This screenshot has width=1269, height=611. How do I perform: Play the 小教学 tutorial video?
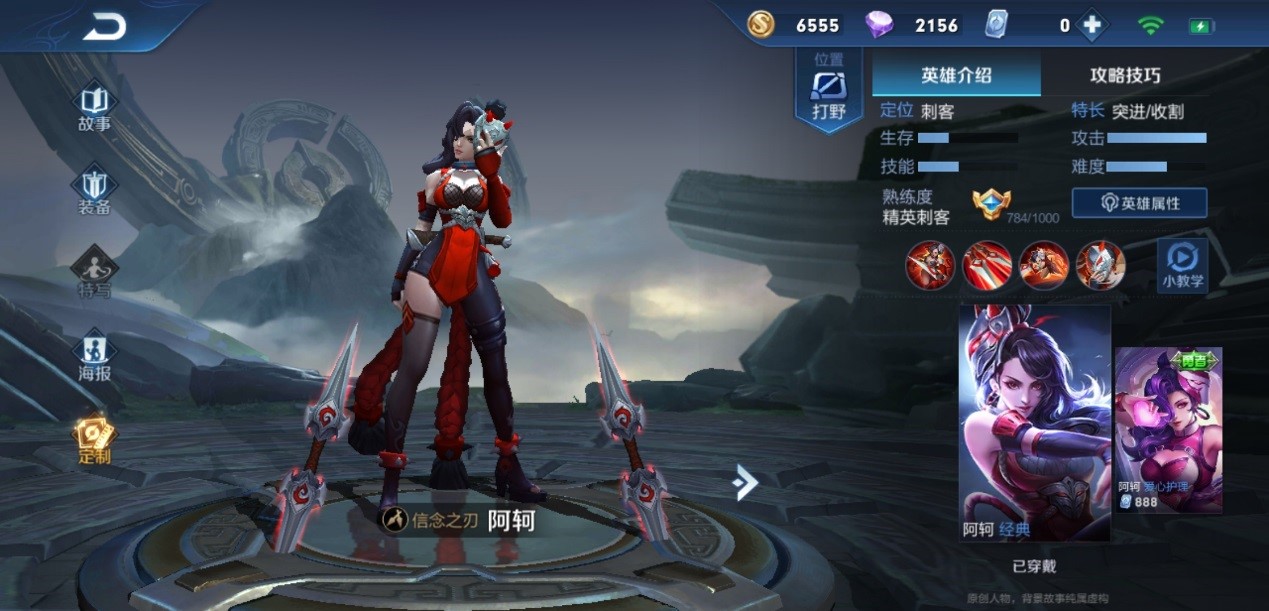click(x=1181, y=266)
